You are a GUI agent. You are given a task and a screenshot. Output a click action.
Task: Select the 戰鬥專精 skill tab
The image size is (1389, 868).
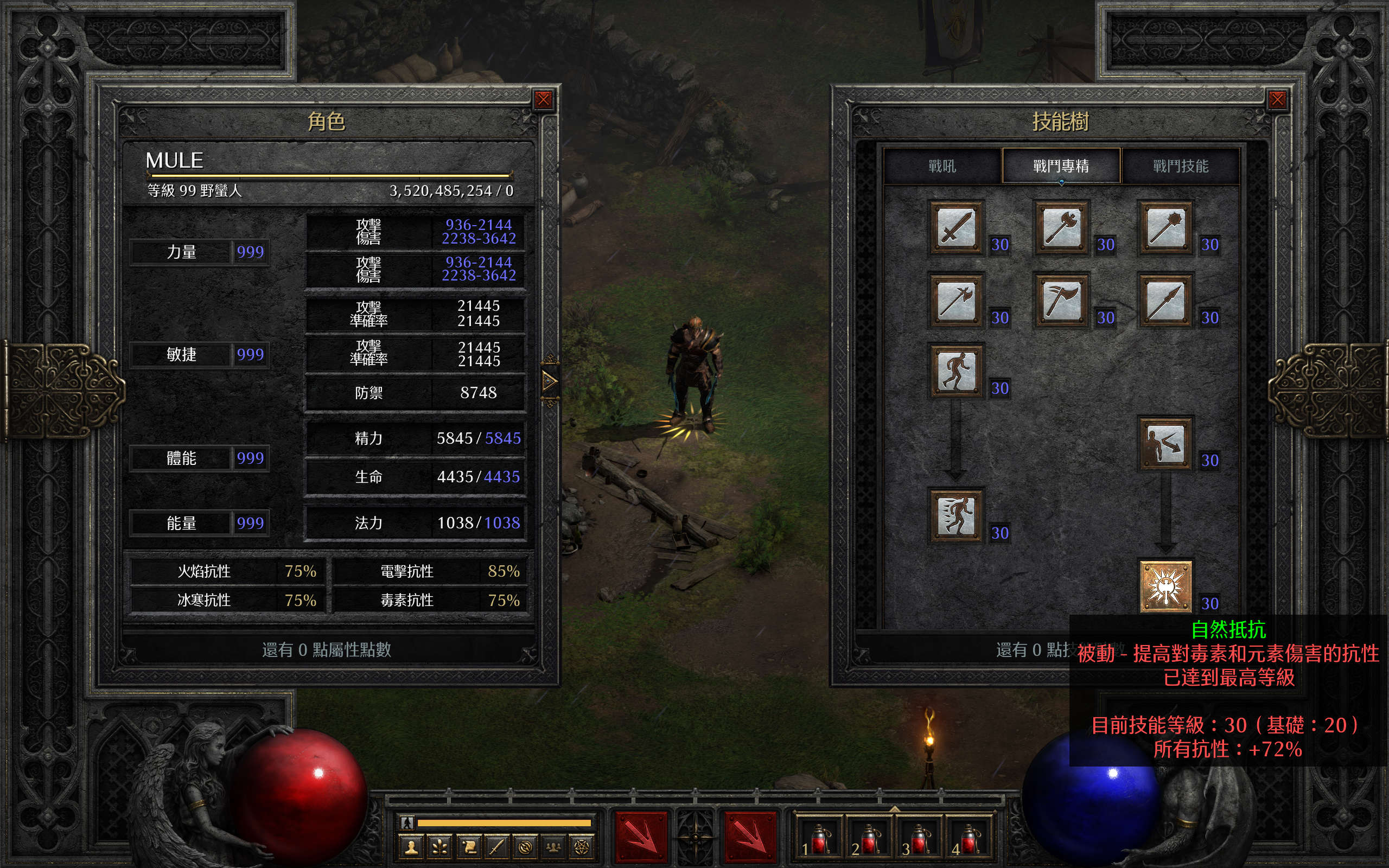coord(1061,167)
